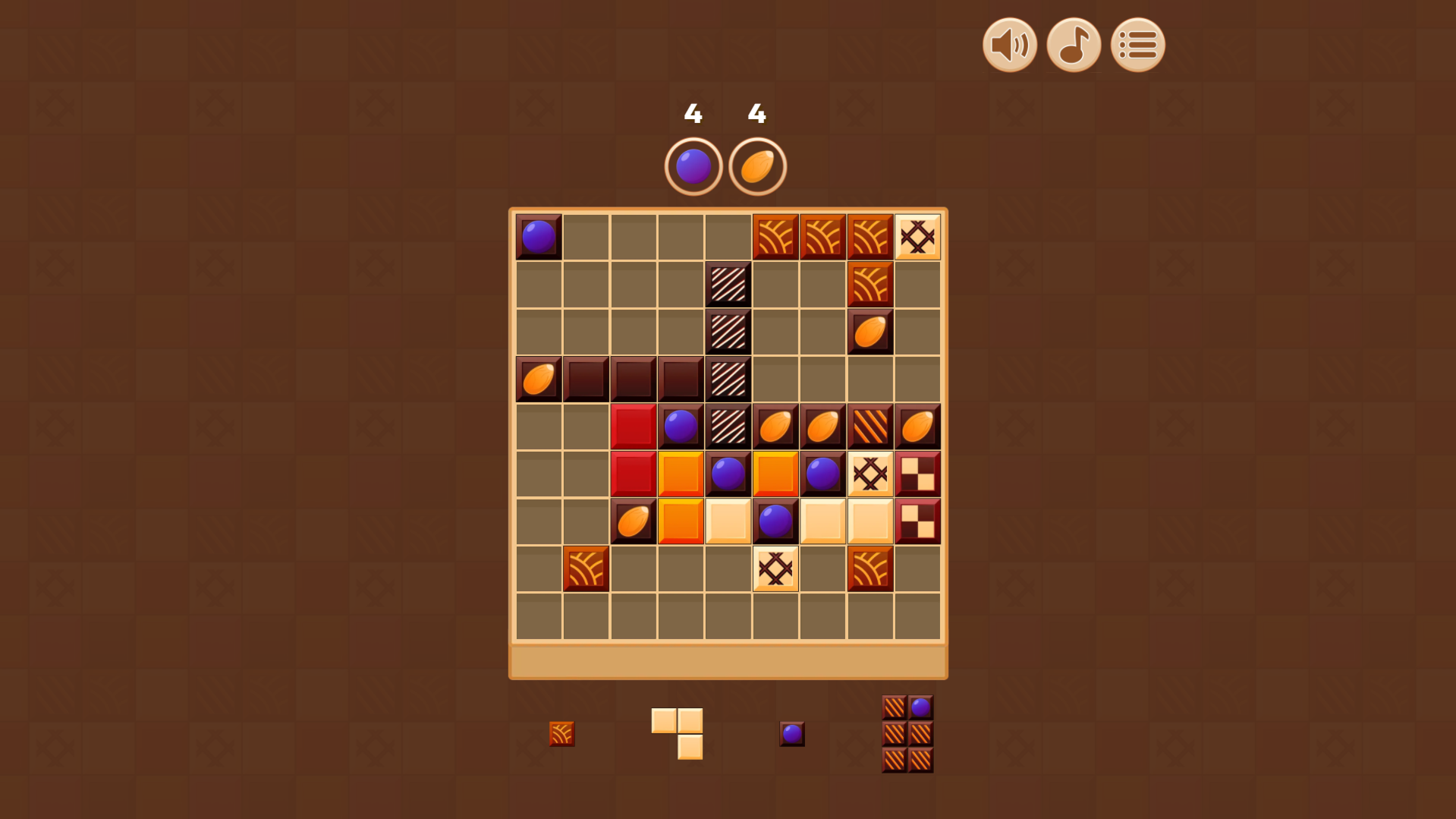Screen dimensions: 1456x819
Task: Select the single waffle piece in the tray
Action: [561, 733]
